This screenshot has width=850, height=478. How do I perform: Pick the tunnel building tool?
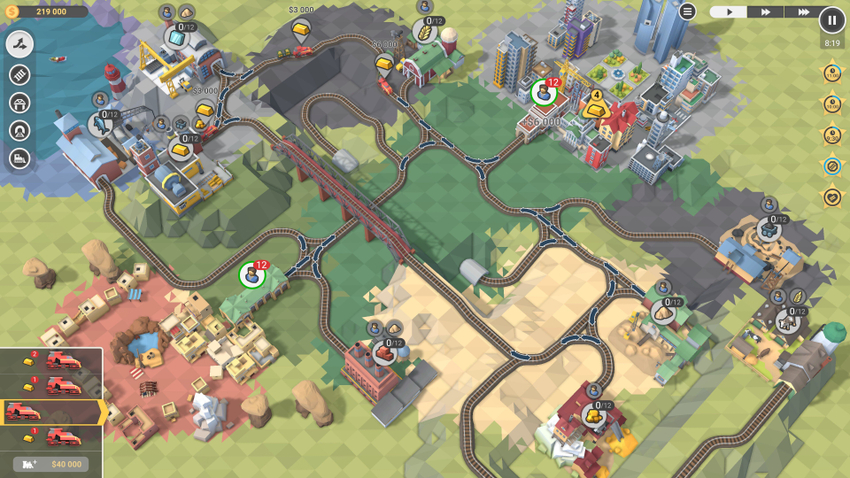click(x=19, y=131)
